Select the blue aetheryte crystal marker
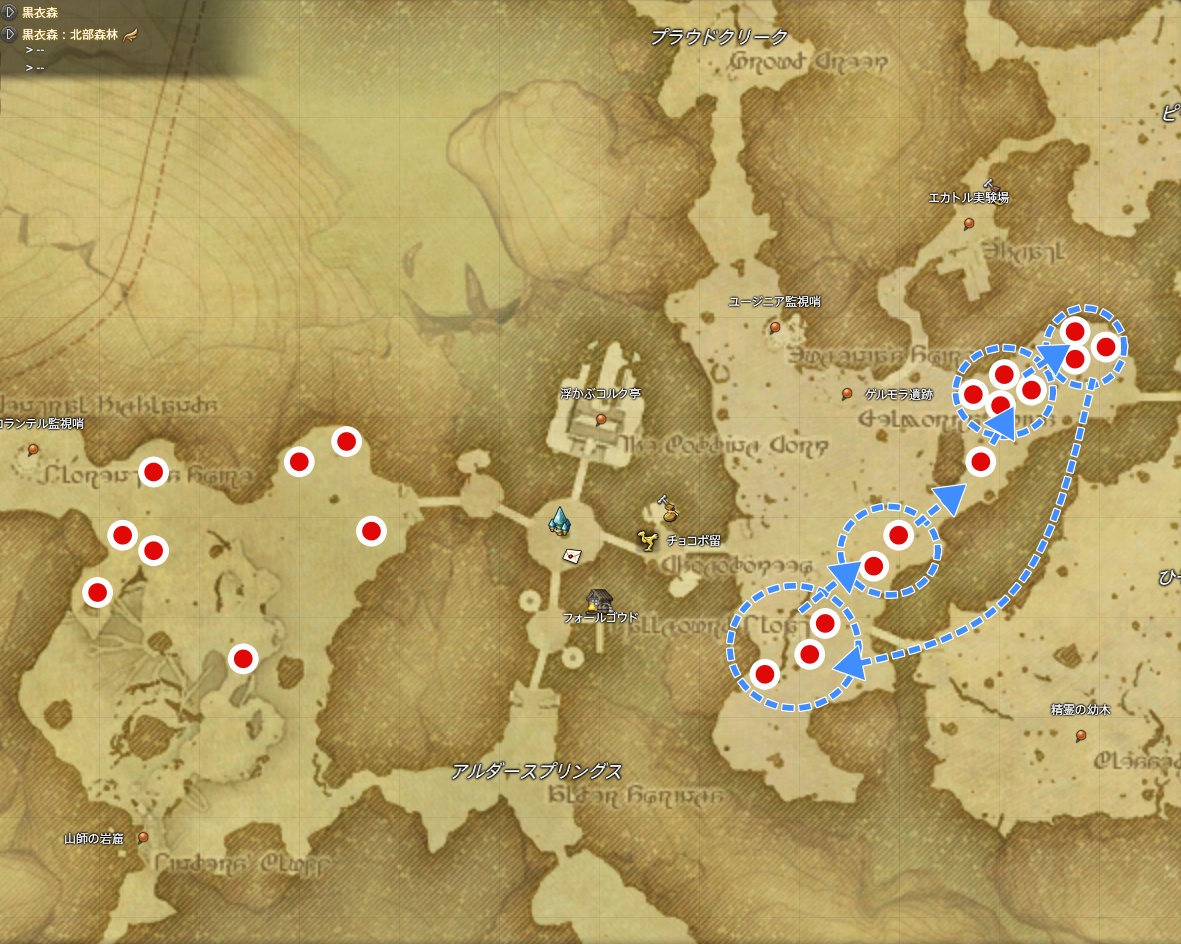The width and height of the screenshot is (1181, 944). coord(560,521)
